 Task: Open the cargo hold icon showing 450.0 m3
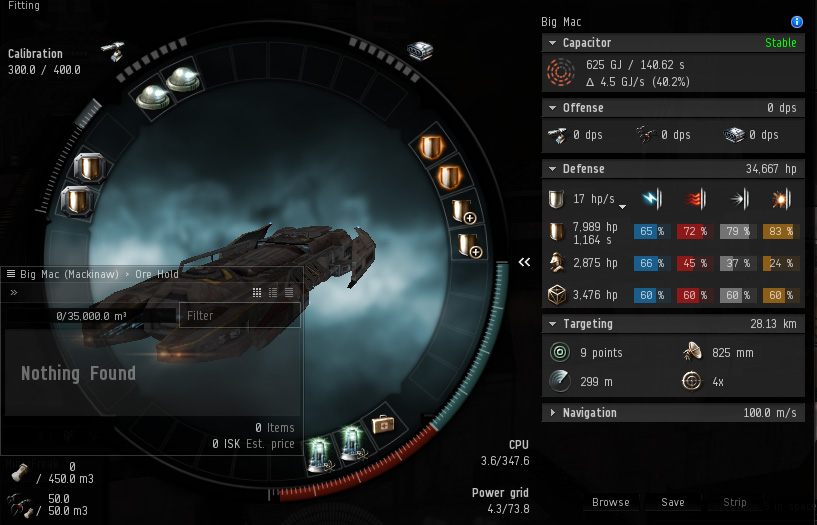tap(20, 472)
